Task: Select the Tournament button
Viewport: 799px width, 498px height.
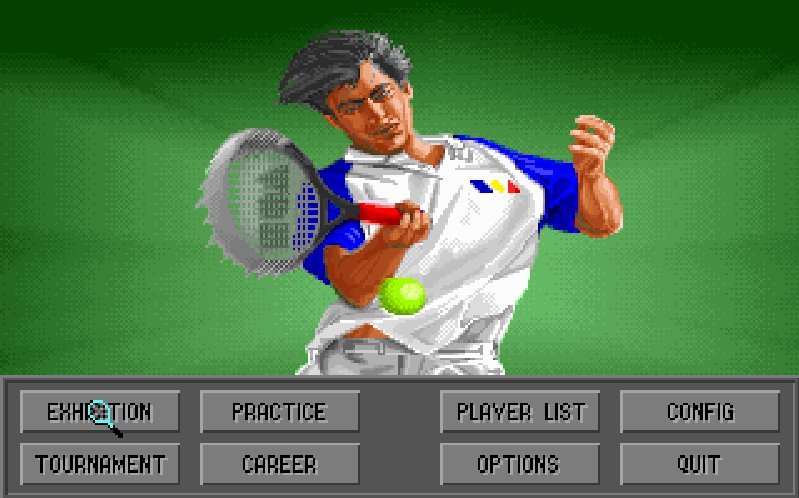Action: tap(100, 464)
